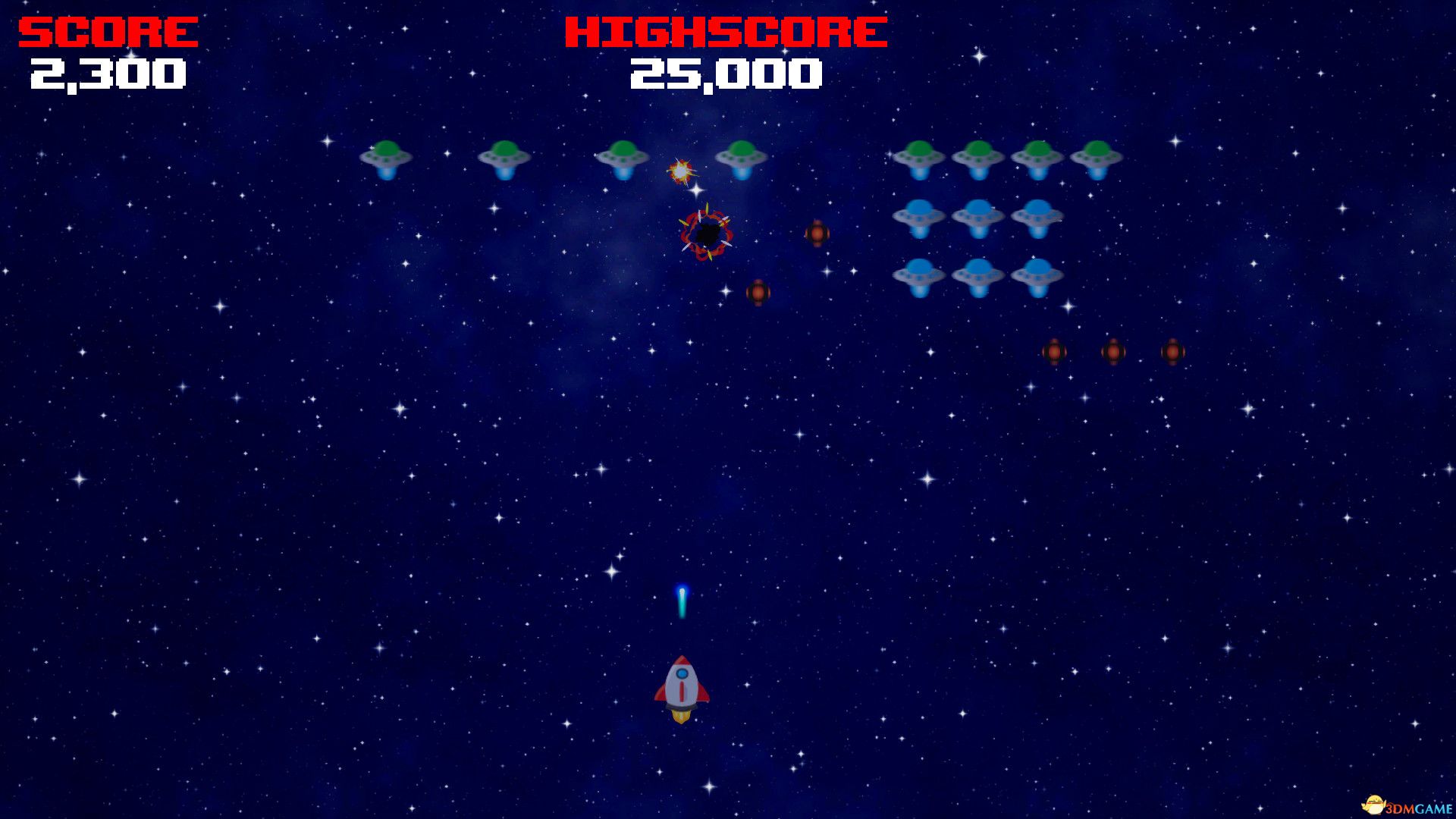Click the highscore value 25,000
The width and height of the screenshot is (1456, 819).
click(724, 75)
